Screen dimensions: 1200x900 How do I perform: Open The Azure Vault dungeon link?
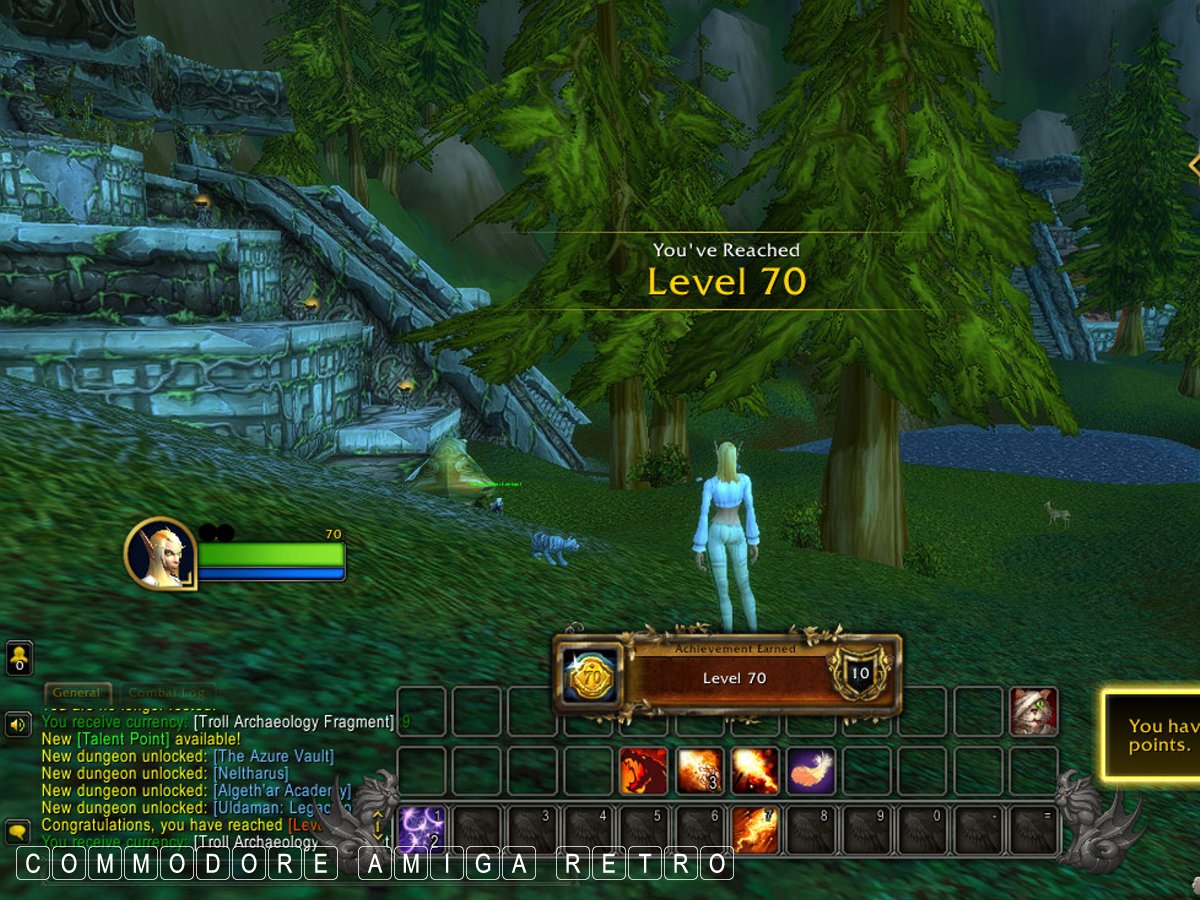point(273,756)
